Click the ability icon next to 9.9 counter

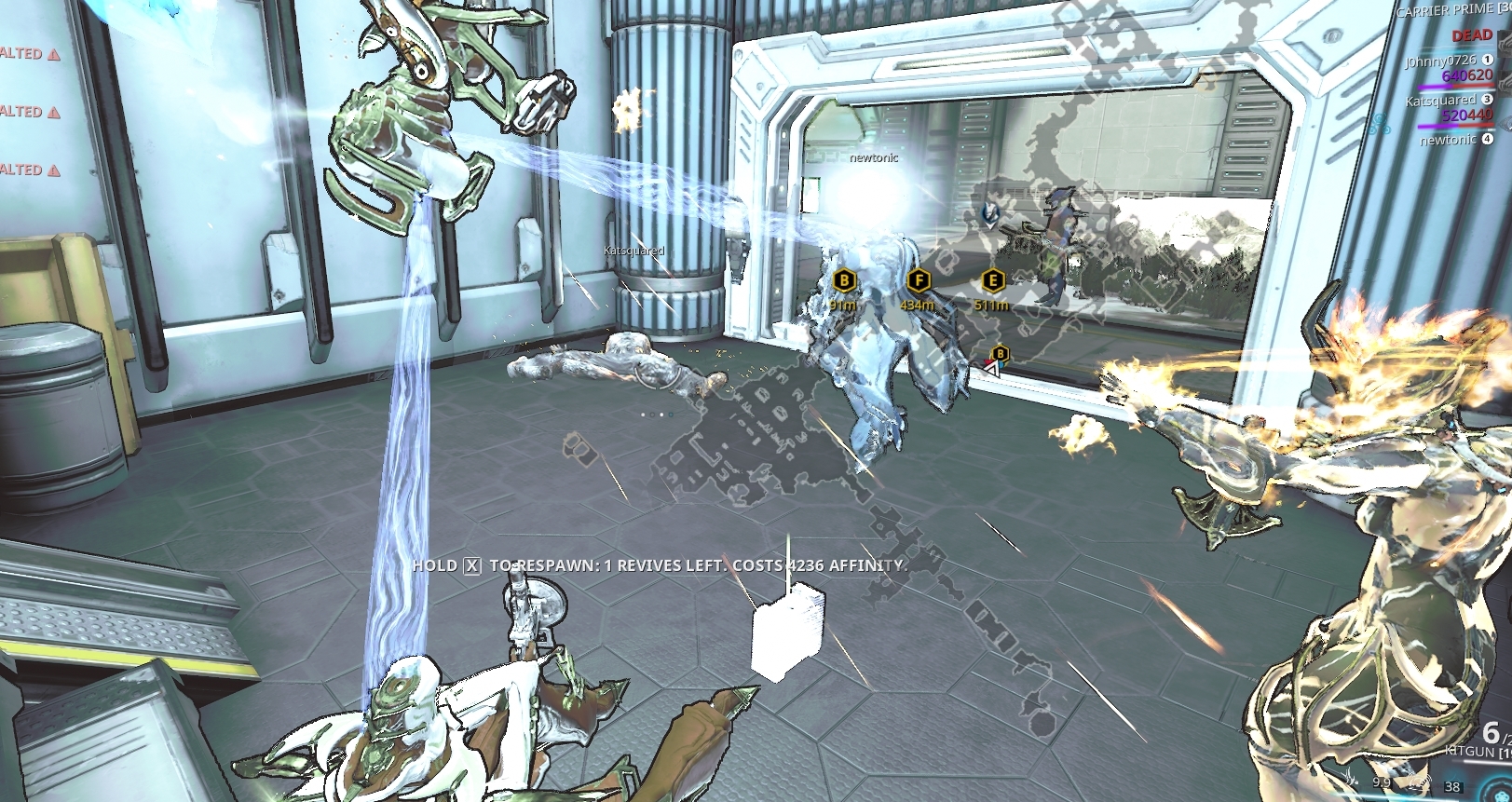point(1350,778)
